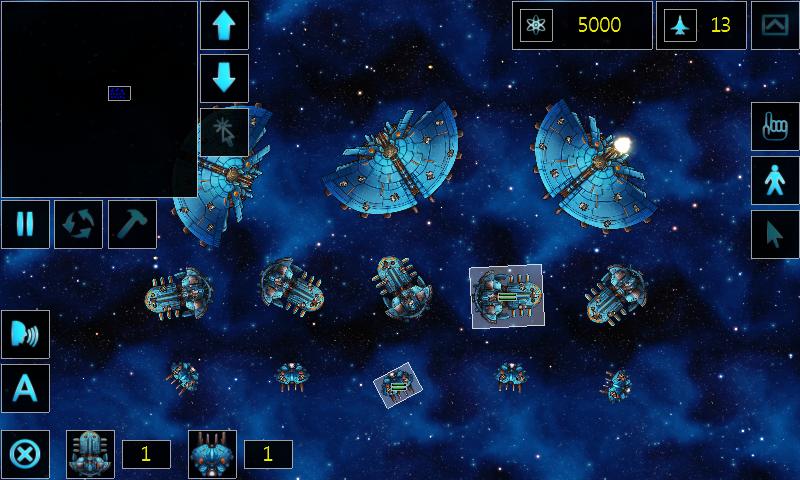800x480 pixels.
Task: Select the highlighted small fighter unit
Action: click(x=397, y=385)
